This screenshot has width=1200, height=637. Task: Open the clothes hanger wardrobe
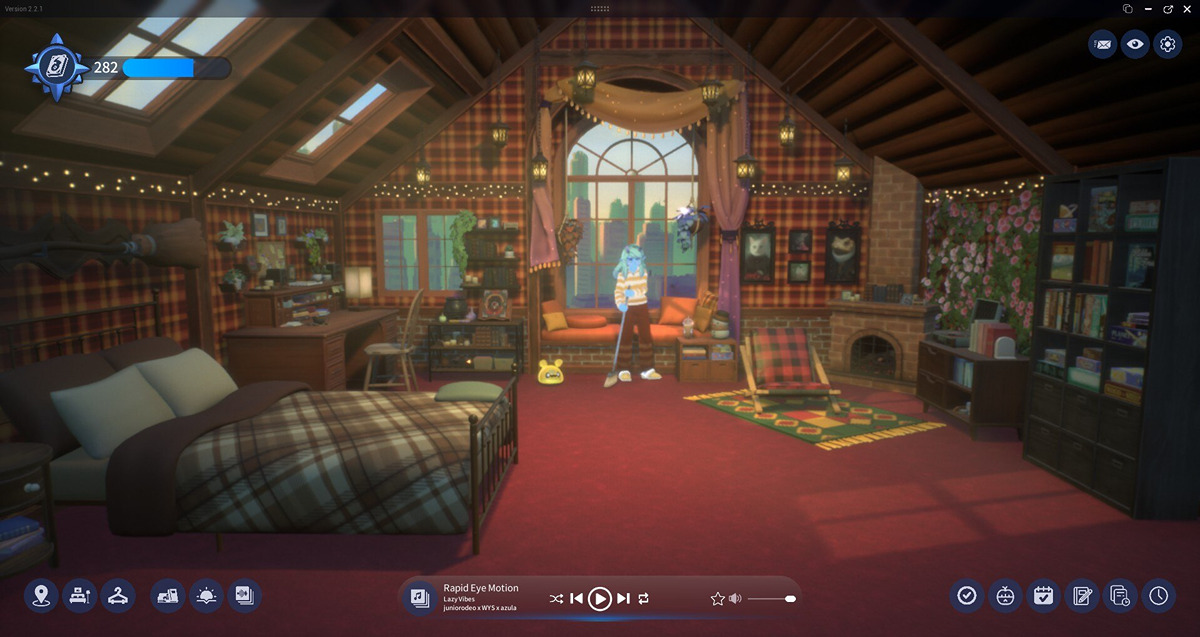point(118,596)
